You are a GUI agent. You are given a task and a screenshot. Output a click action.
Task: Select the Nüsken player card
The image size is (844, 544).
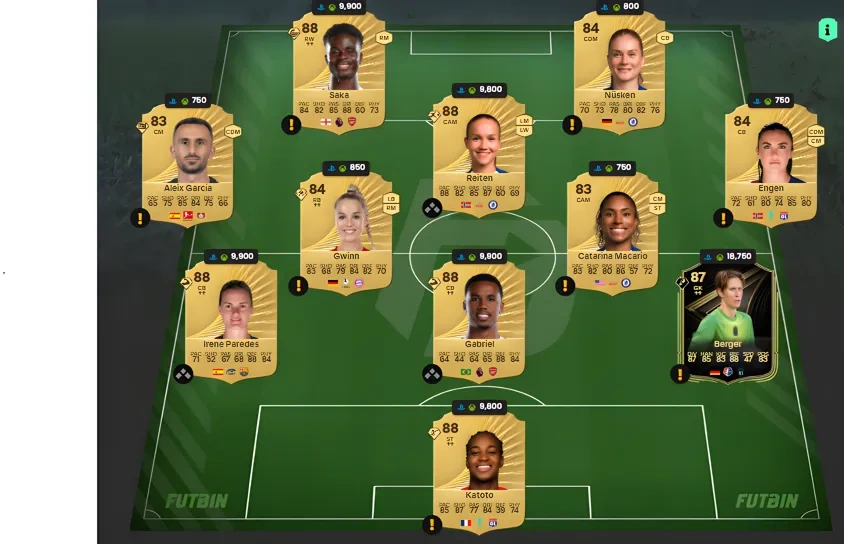tap(620, 70)
